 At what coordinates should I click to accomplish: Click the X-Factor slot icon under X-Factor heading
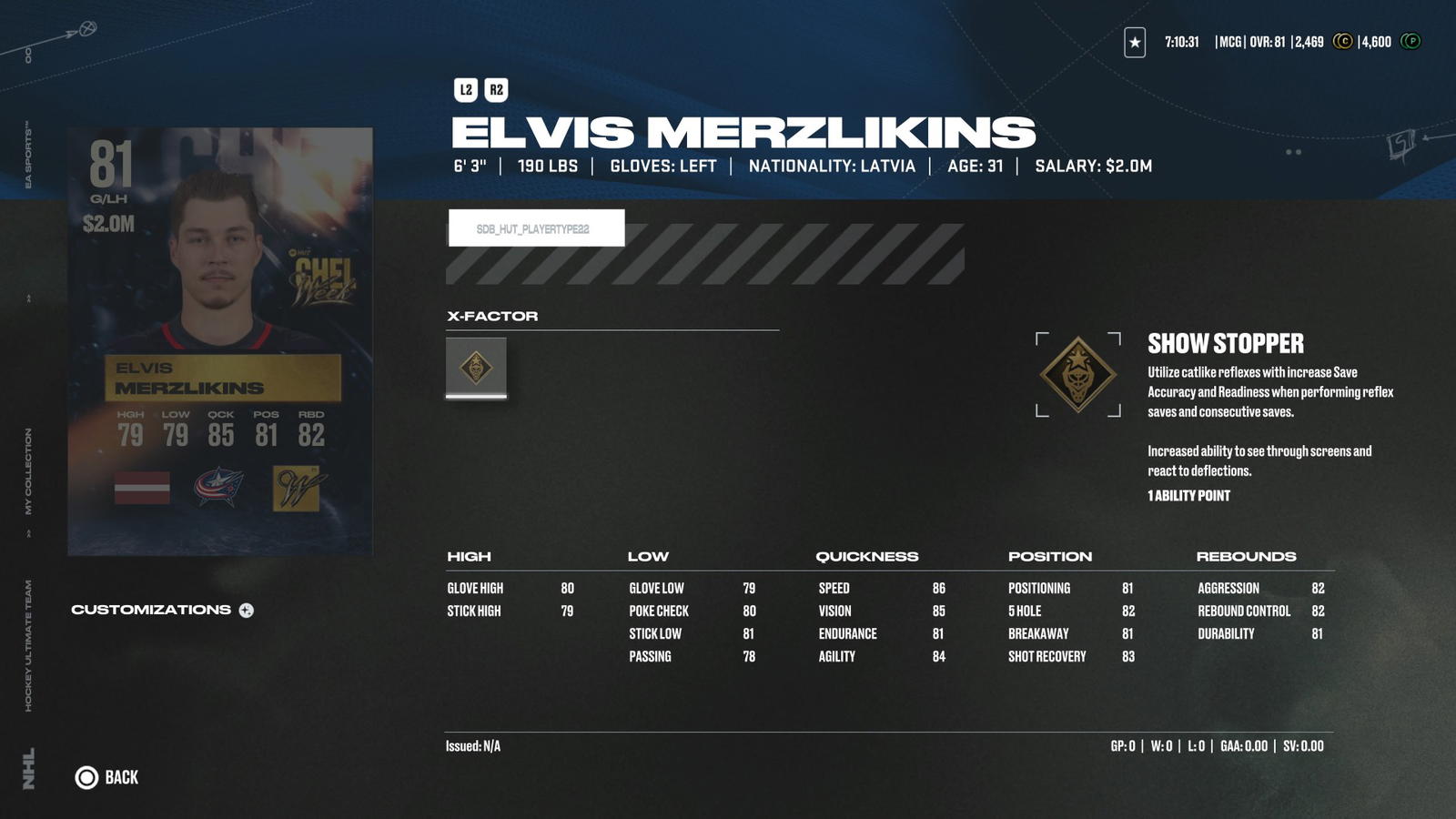475,369
